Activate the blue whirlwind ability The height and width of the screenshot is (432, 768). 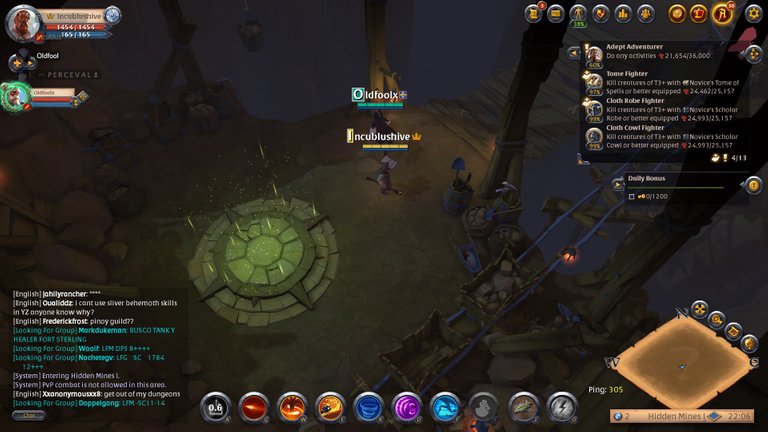369,406
